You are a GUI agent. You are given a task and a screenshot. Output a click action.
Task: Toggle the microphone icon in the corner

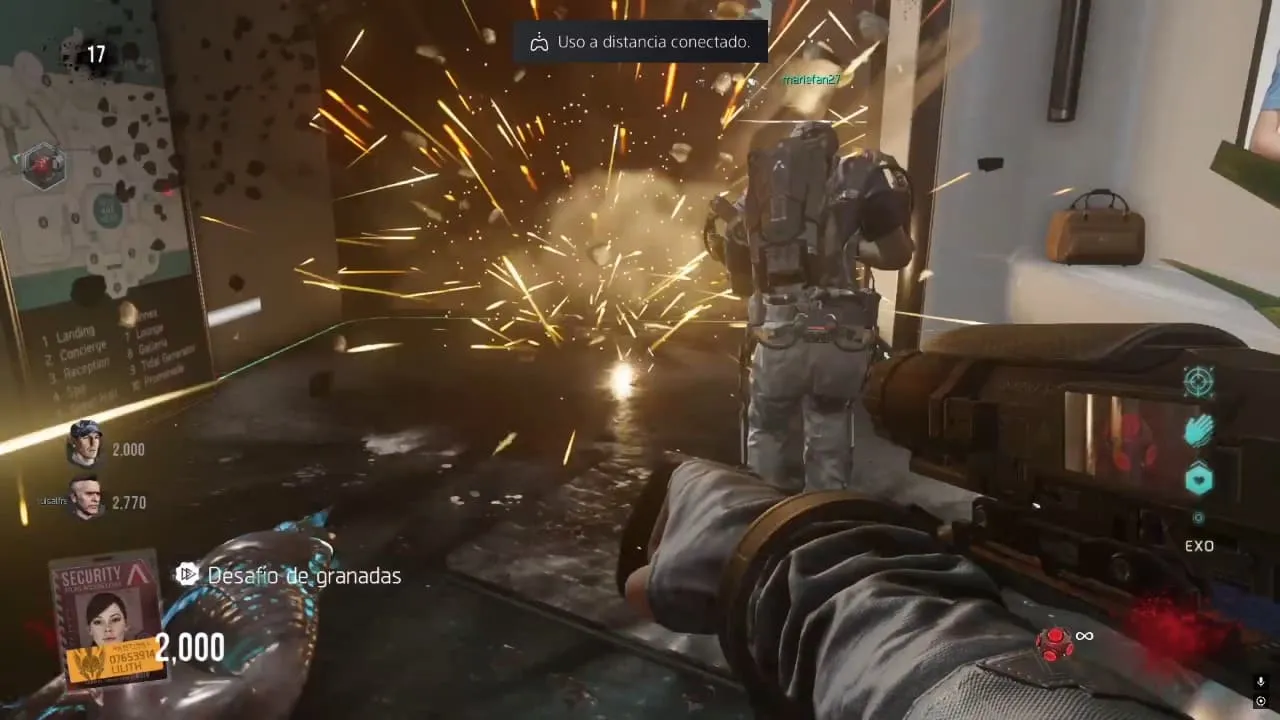coord(1260,681)
